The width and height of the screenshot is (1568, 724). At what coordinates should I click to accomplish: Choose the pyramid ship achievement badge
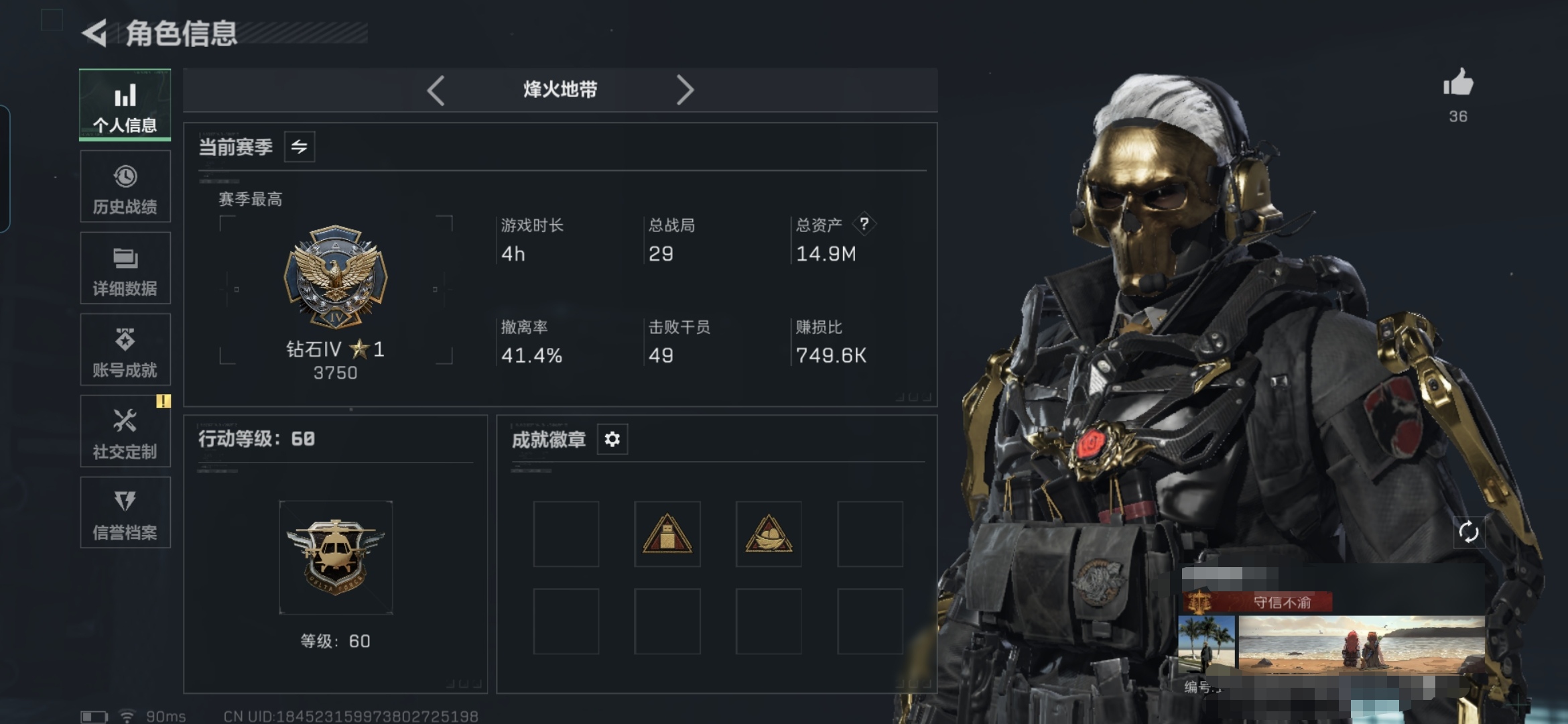pos(769,534)
